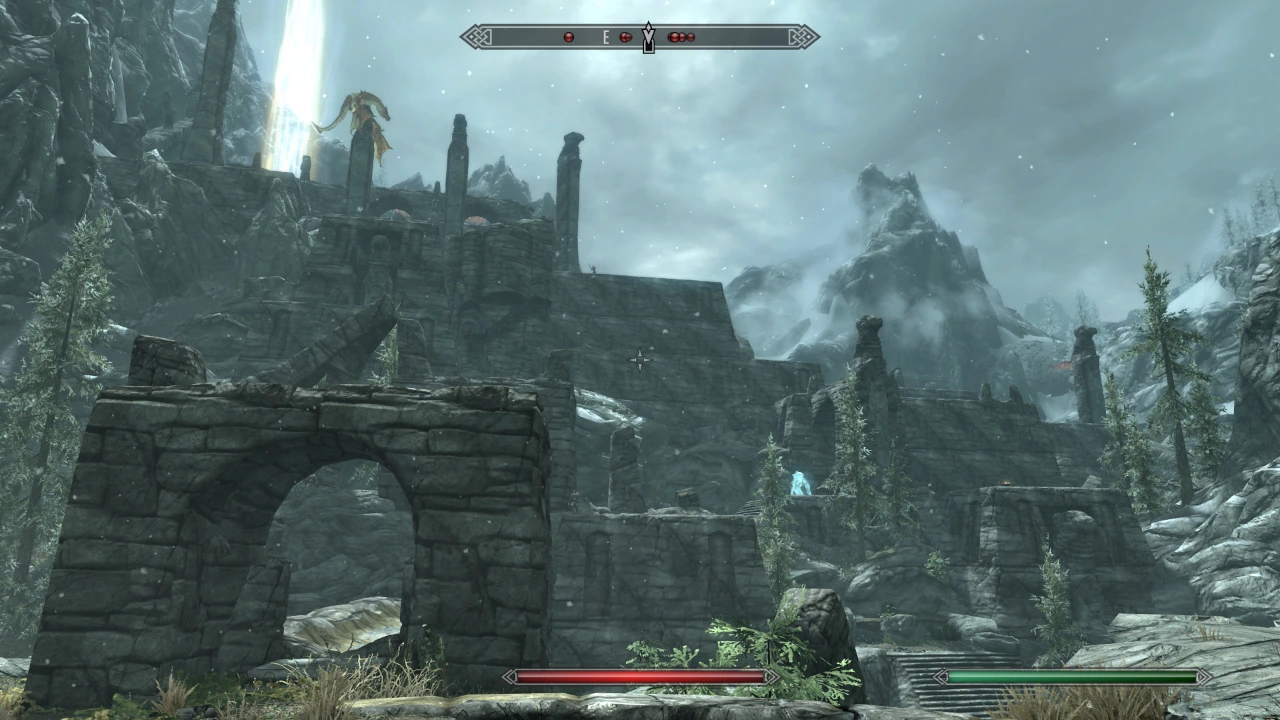Viewport: 1280px width, 720px height.
Task: Click the cluster of enemy dots right of marker
Action: point(682,37)
